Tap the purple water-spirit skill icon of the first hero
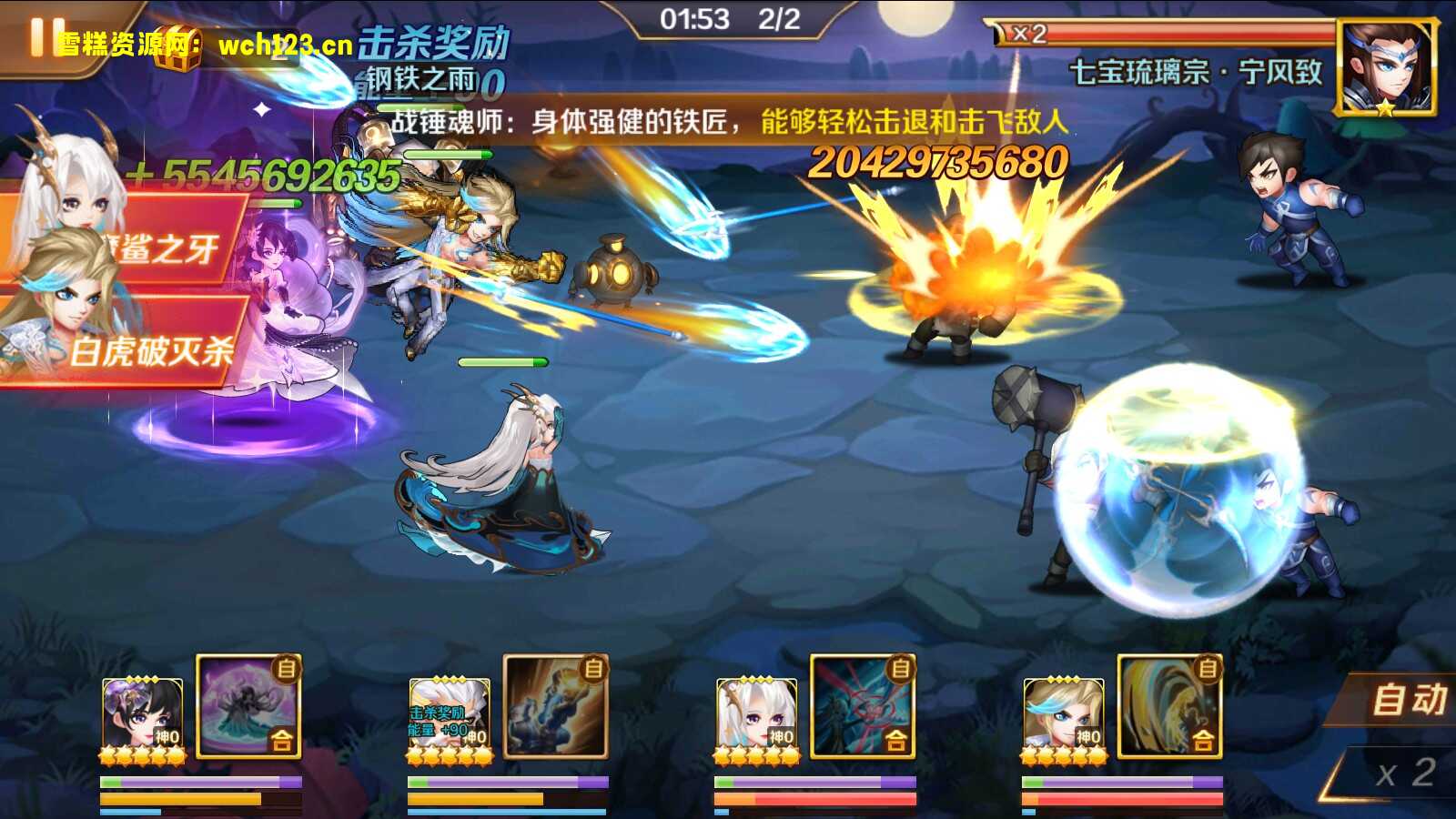1456x819 pixels. 246,705
